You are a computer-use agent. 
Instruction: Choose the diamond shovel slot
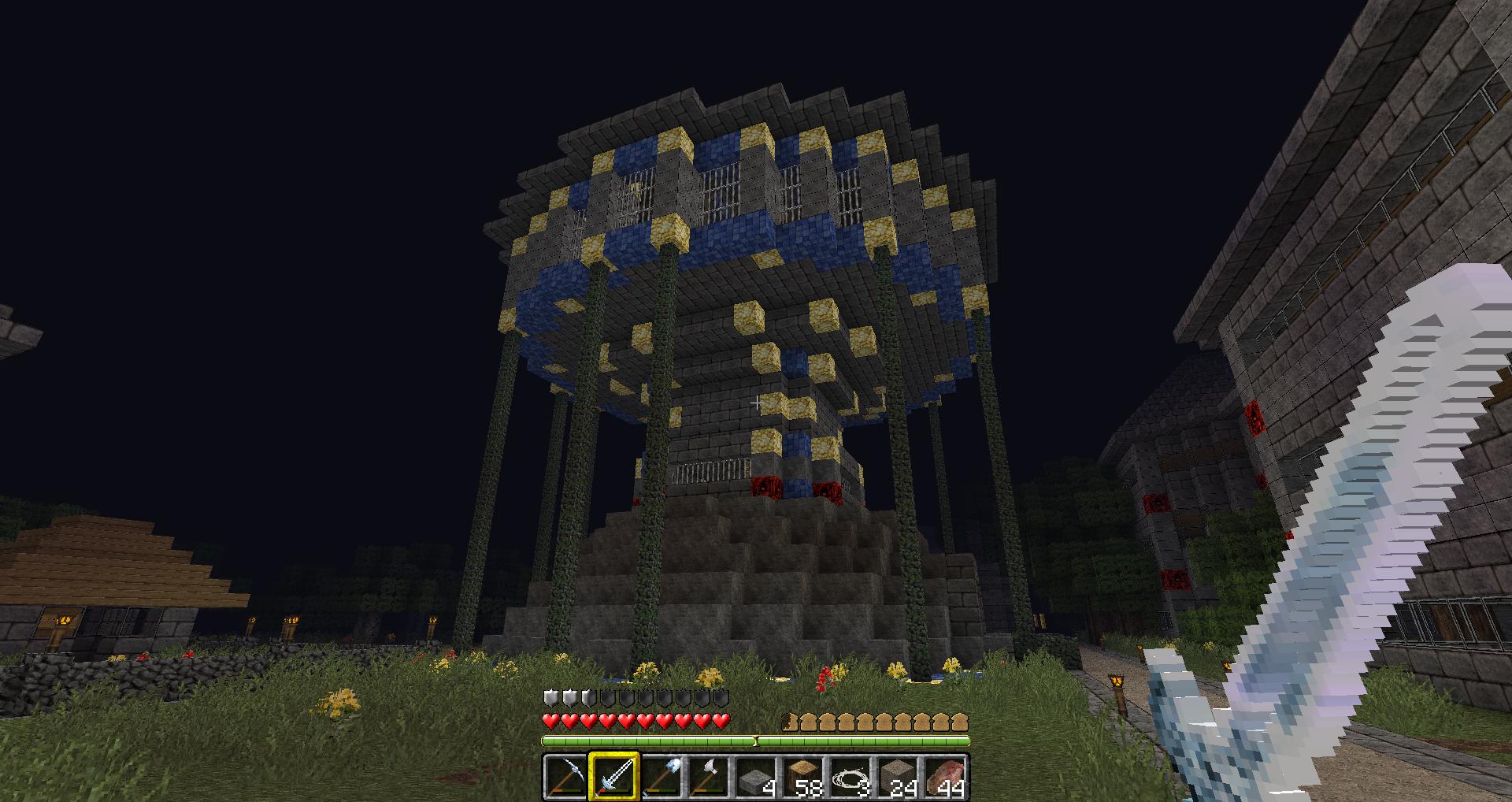pyautogui.click(x=661, y=777)
